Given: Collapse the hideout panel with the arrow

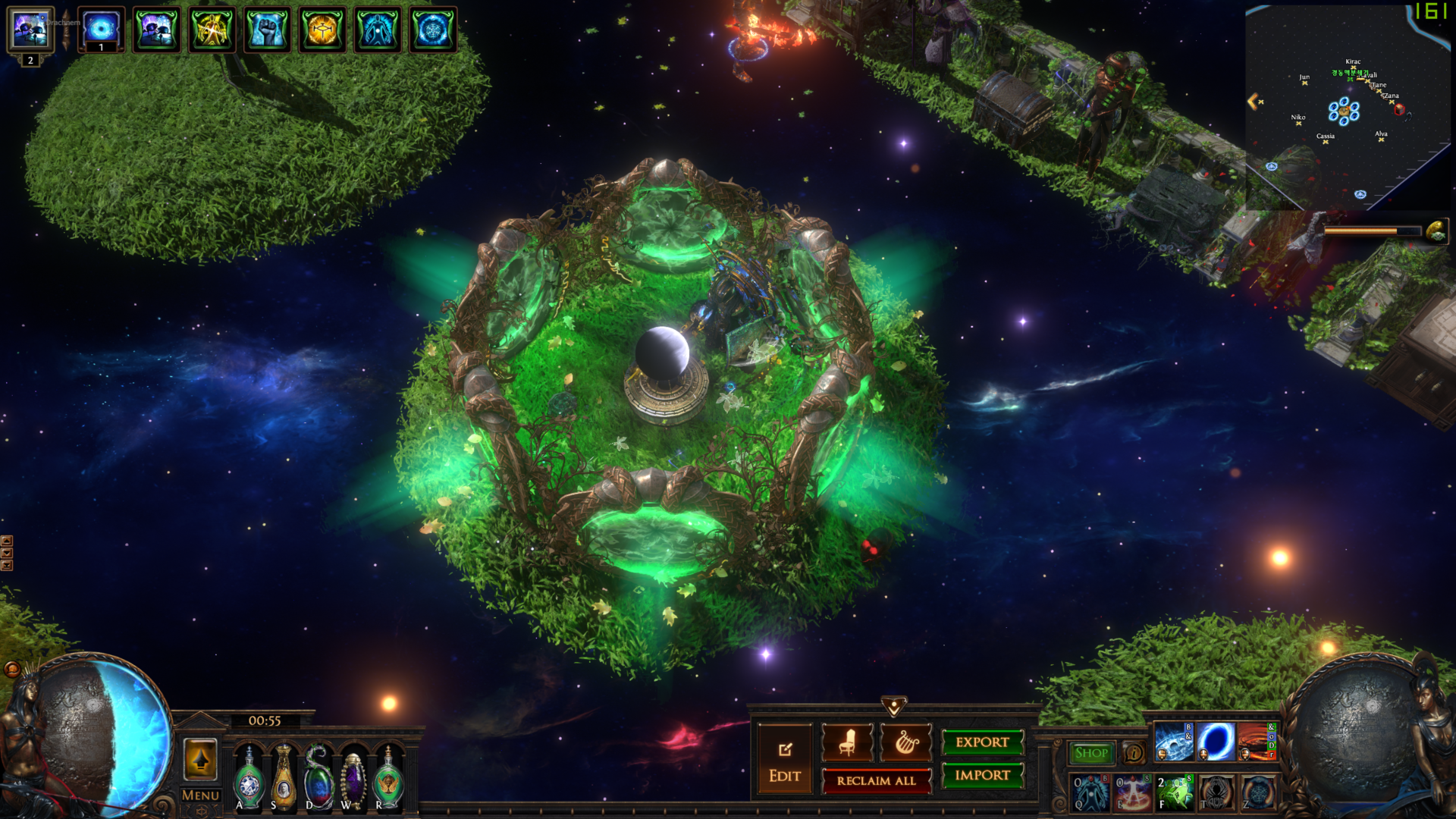Looking at the screenshot, I should pos(894,707).
